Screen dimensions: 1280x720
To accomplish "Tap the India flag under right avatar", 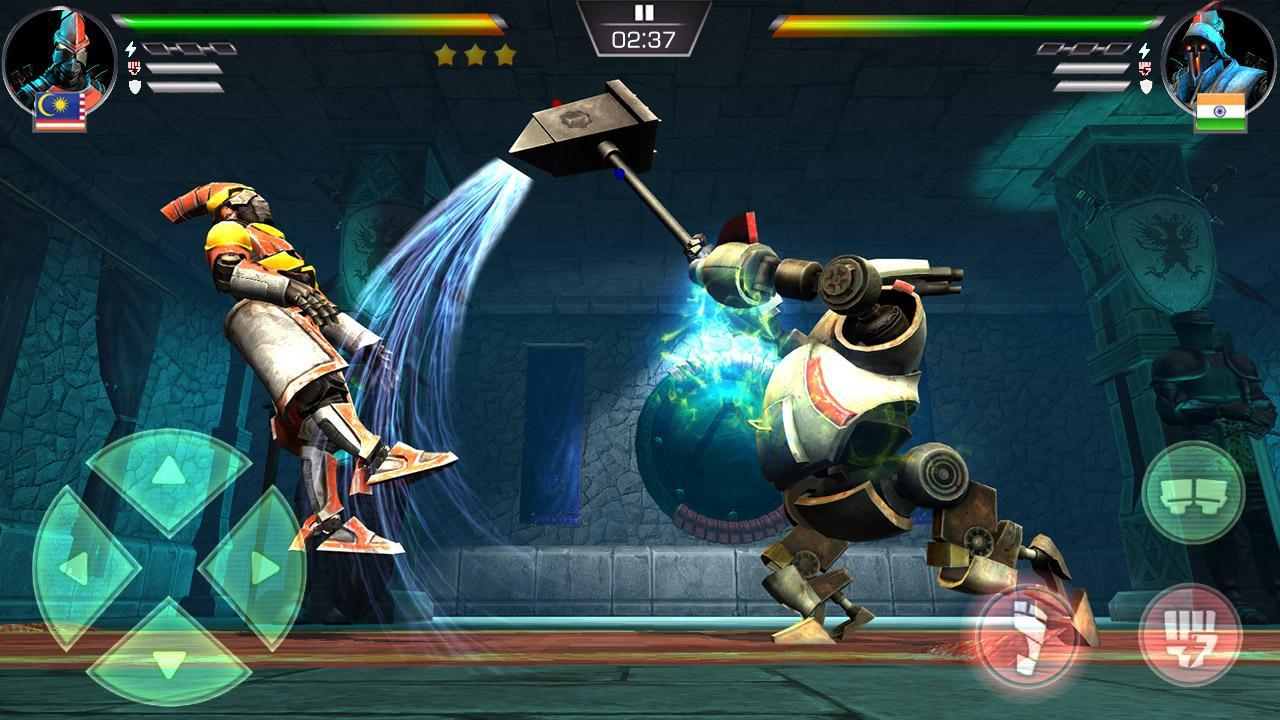I will (x=1221, y=110).
